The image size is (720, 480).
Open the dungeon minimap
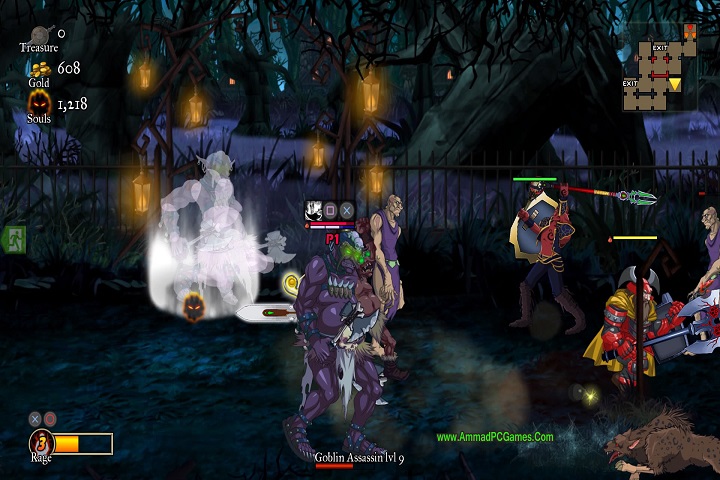(x=660, y=67)
